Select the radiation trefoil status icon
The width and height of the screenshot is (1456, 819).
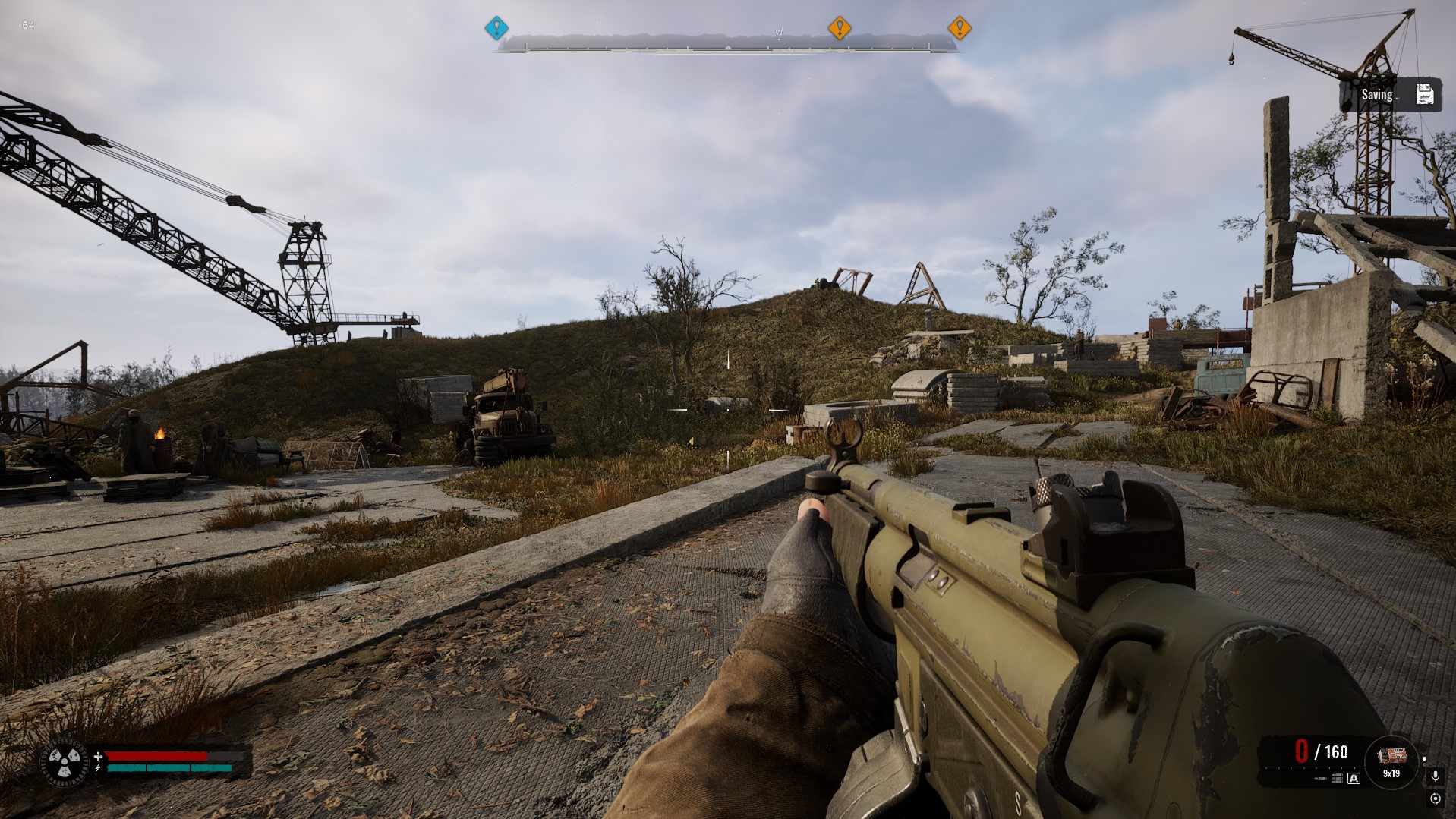coord(64,761)
